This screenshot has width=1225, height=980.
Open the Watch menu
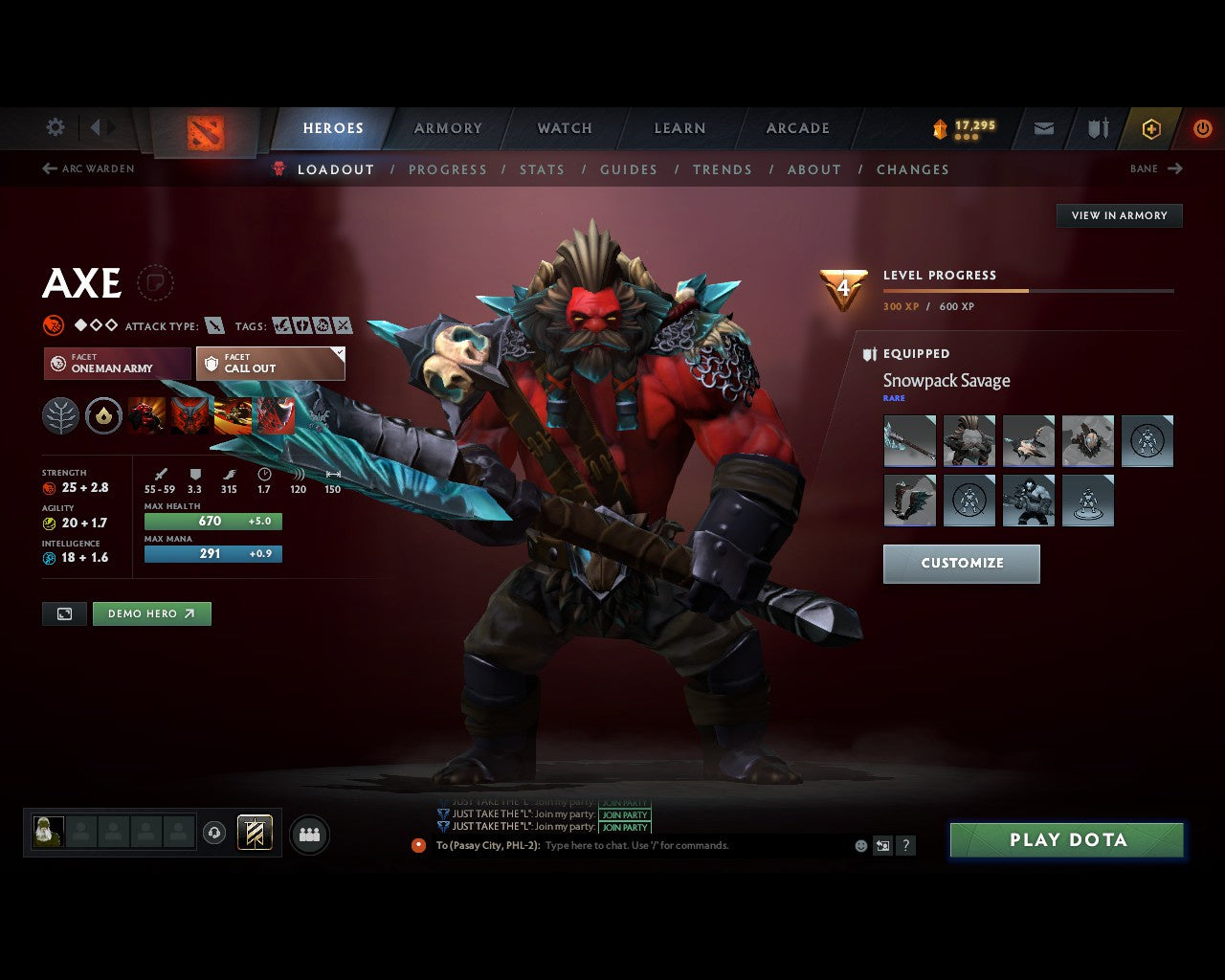(564, 127)
